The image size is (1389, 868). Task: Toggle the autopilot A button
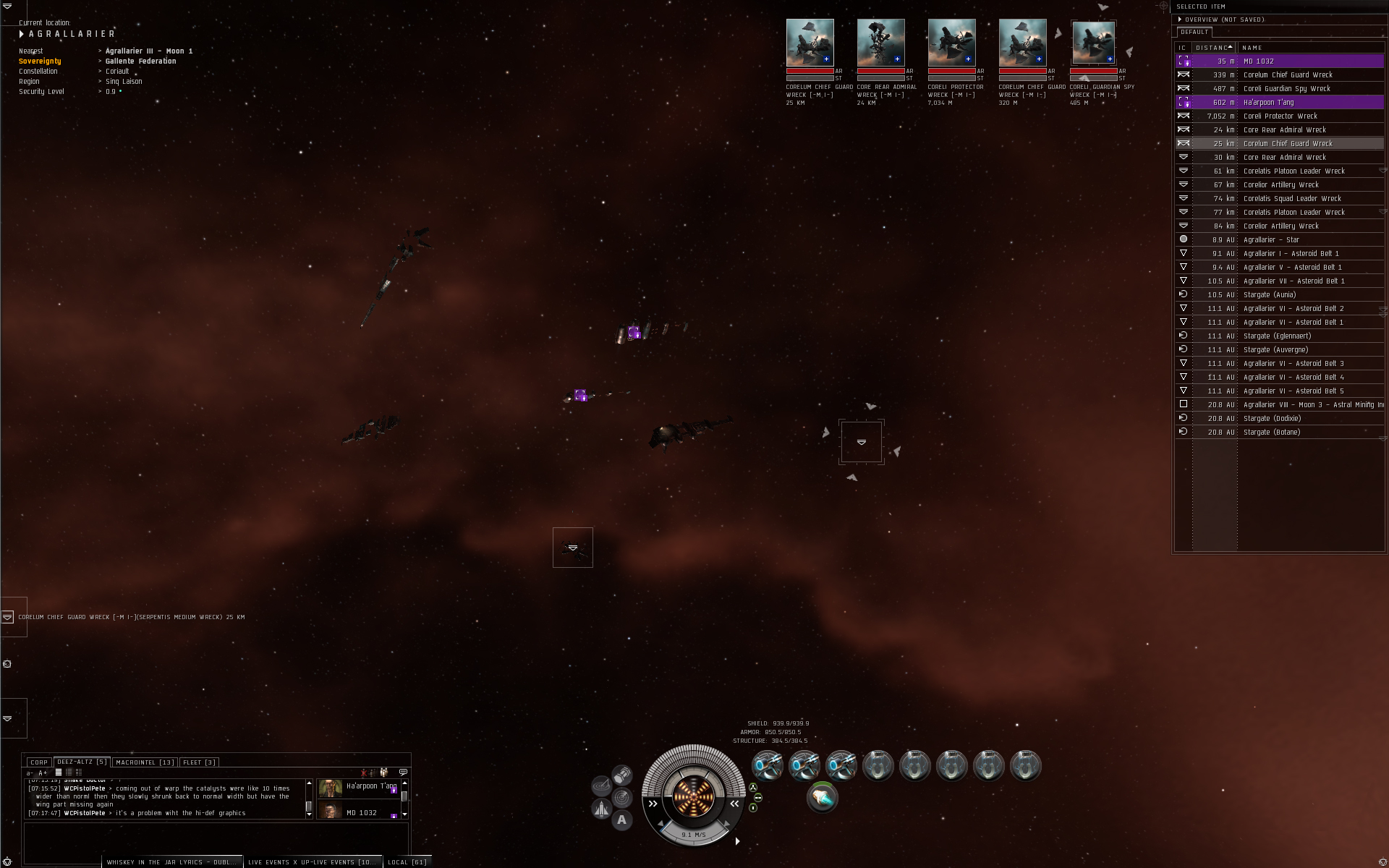point(621,820)
